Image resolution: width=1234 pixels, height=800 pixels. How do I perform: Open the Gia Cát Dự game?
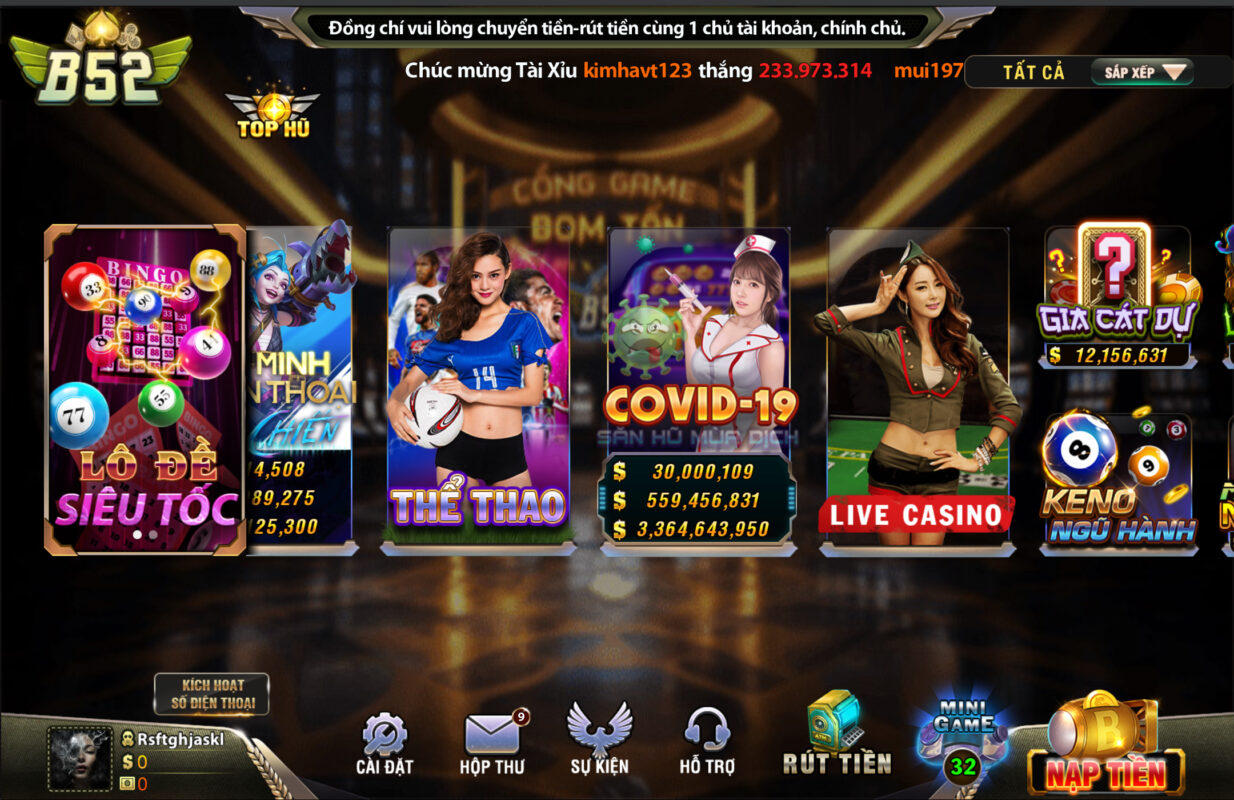pos(1118,297)
